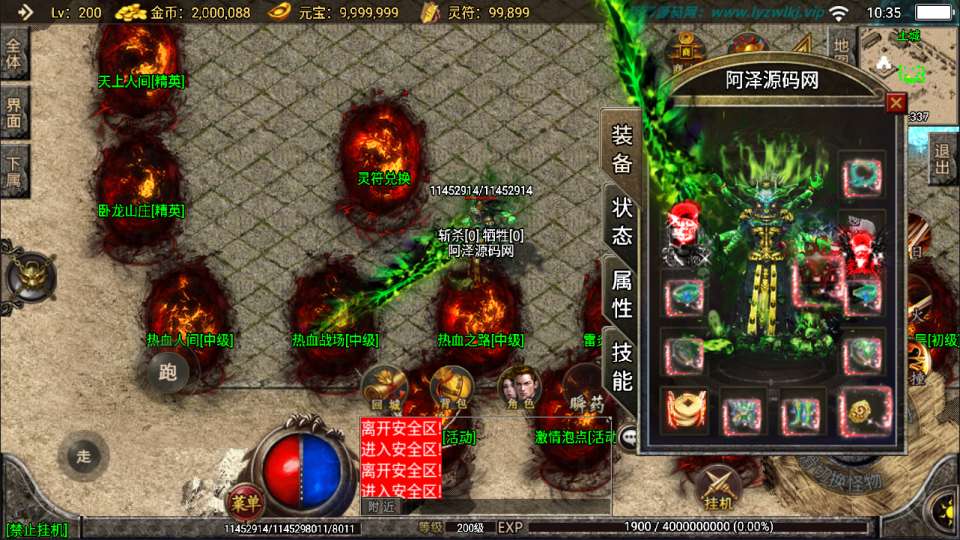Toggle the 走 walk button
The width and height of the screenshot is (960, 540).
coord(84,456)
